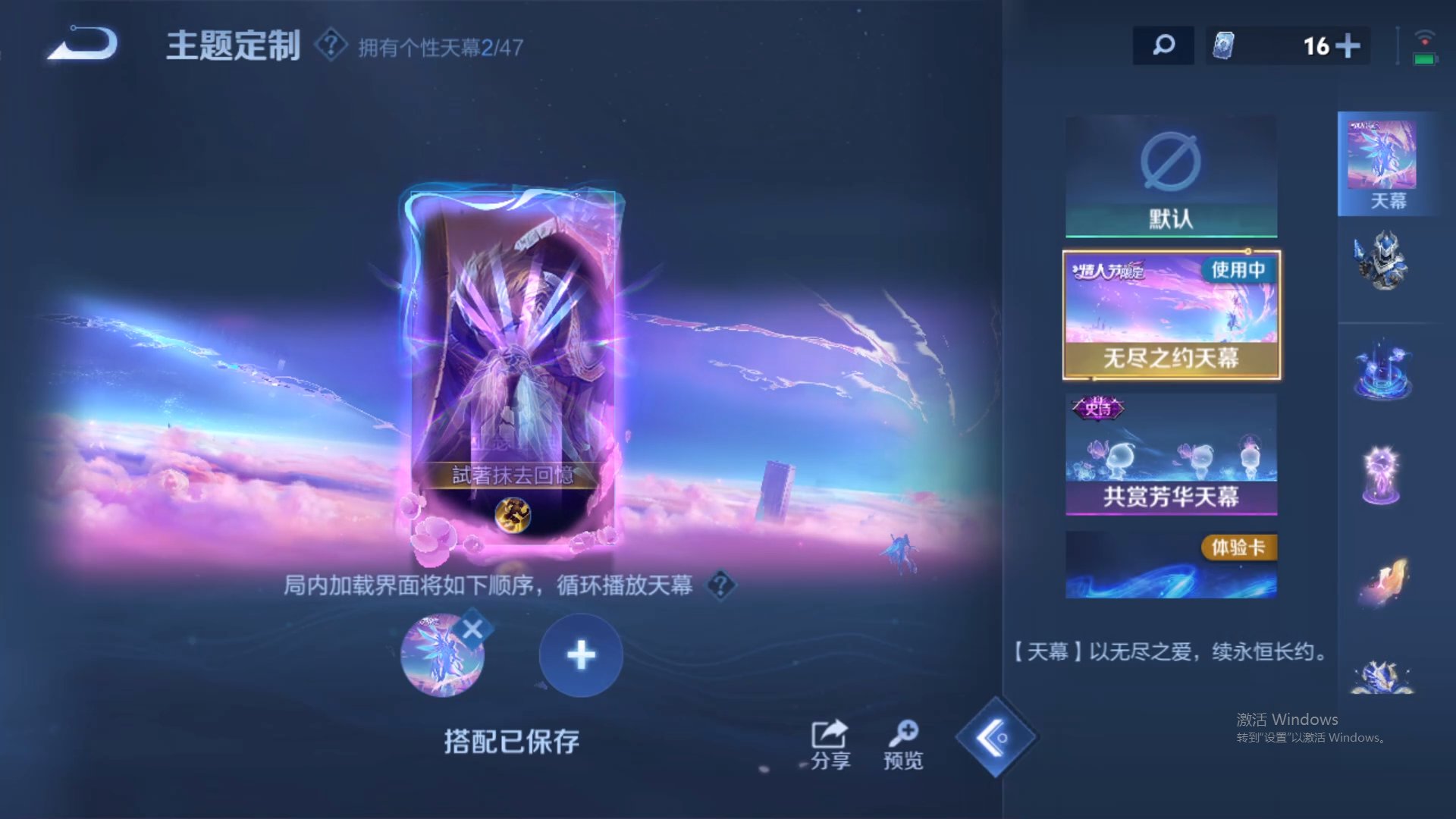Open help about loading screen playback order
This screenshot has width=1456, height=819.
click(x=720, y=586)
